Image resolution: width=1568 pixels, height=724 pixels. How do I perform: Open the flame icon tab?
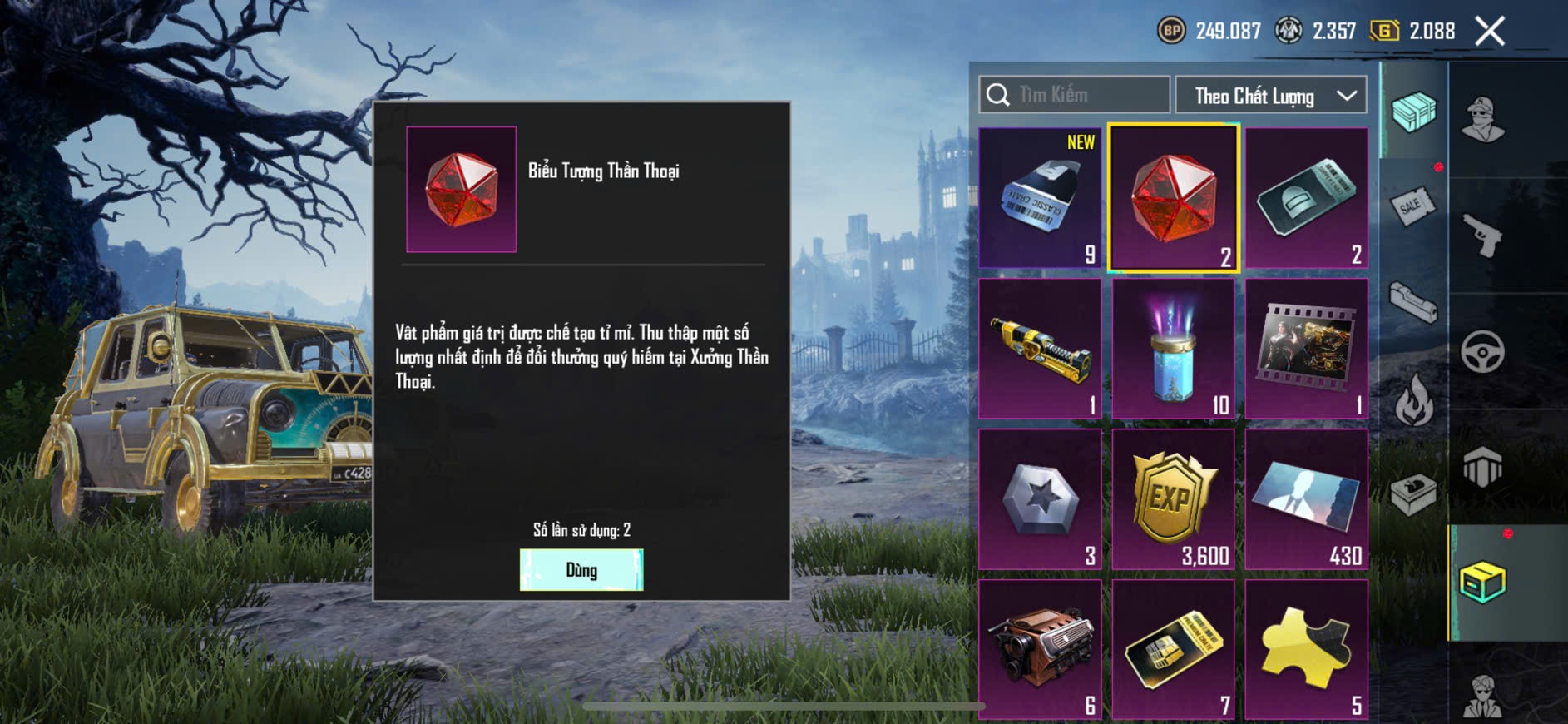pos(1413,400)
